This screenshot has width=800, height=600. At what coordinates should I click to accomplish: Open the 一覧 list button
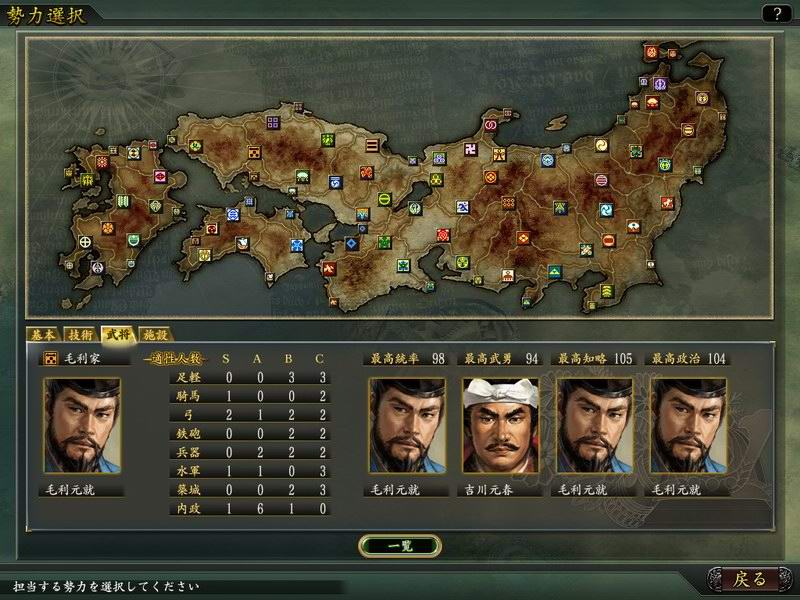coord(399,545)
